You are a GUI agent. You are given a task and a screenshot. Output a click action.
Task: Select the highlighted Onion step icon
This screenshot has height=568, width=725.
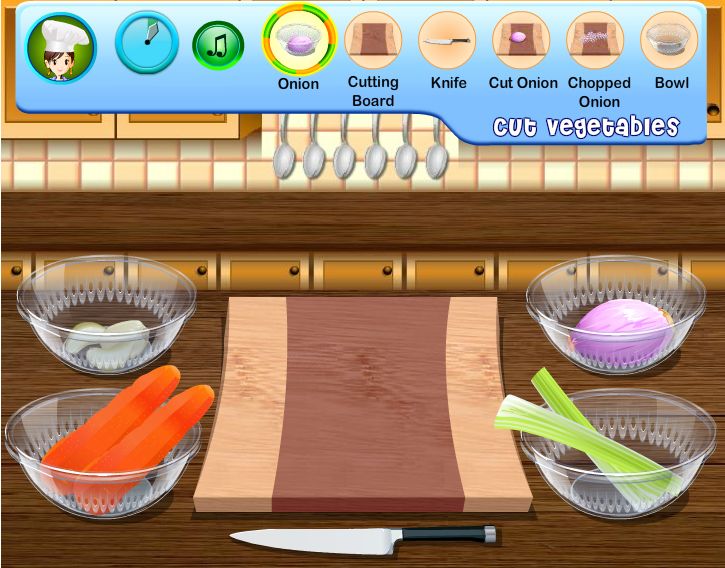click(x=298, y=40)
